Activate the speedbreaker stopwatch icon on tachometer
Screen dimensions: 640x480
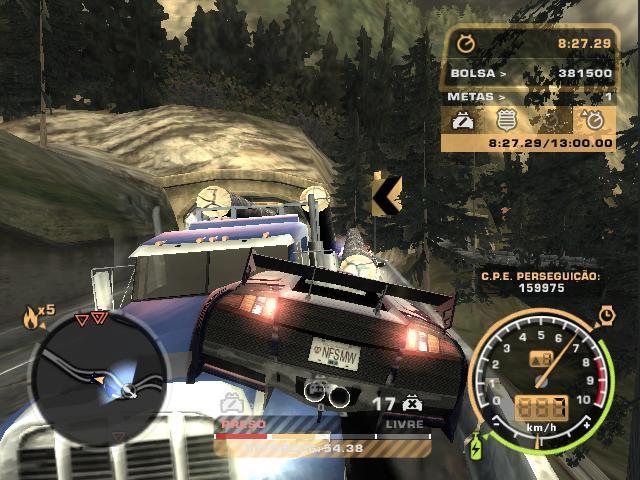pos(606,315)
